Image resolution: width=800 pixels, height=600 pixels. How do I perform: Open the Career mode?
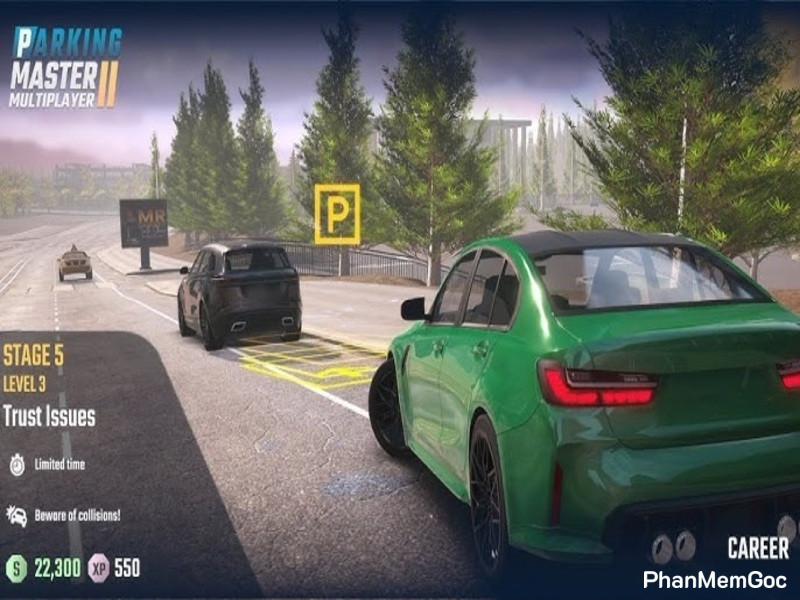(757, 548)
